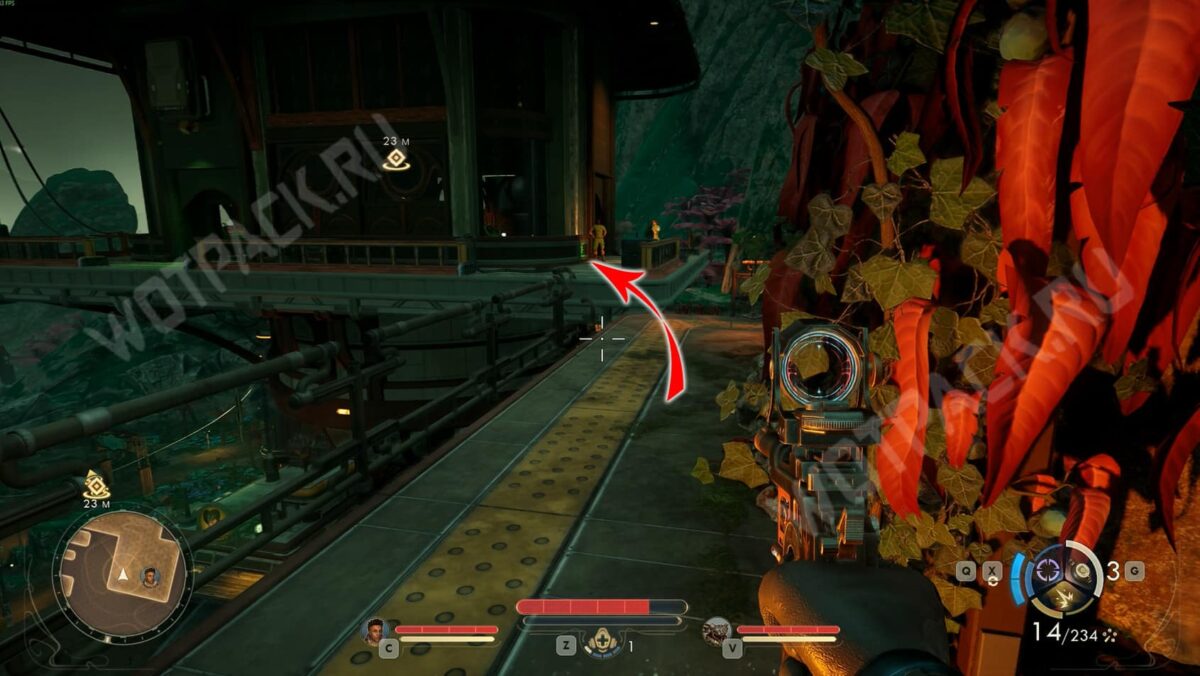Screen dimensions: 1200x676
Task: Select the grenade throwable segment
Action: point(1083,573)
